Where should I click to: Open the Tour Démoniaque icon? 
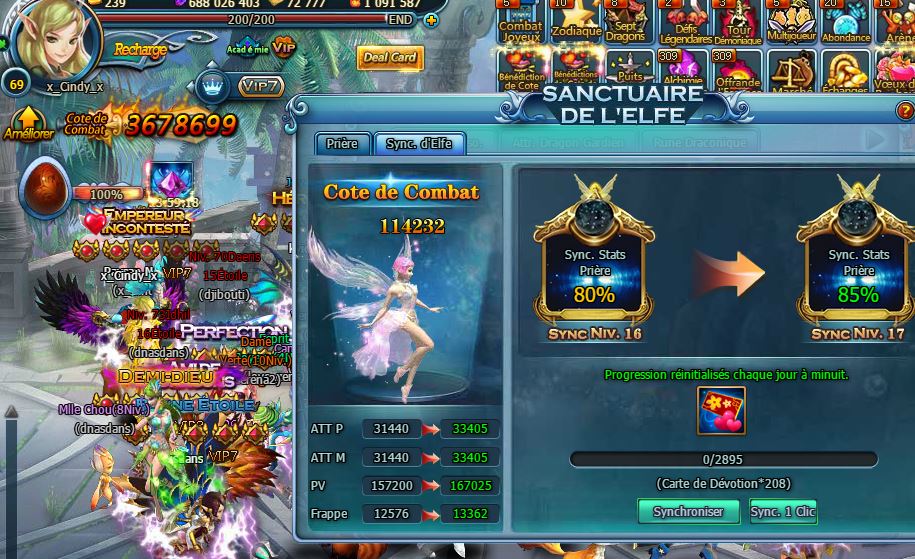coord(738,20)
